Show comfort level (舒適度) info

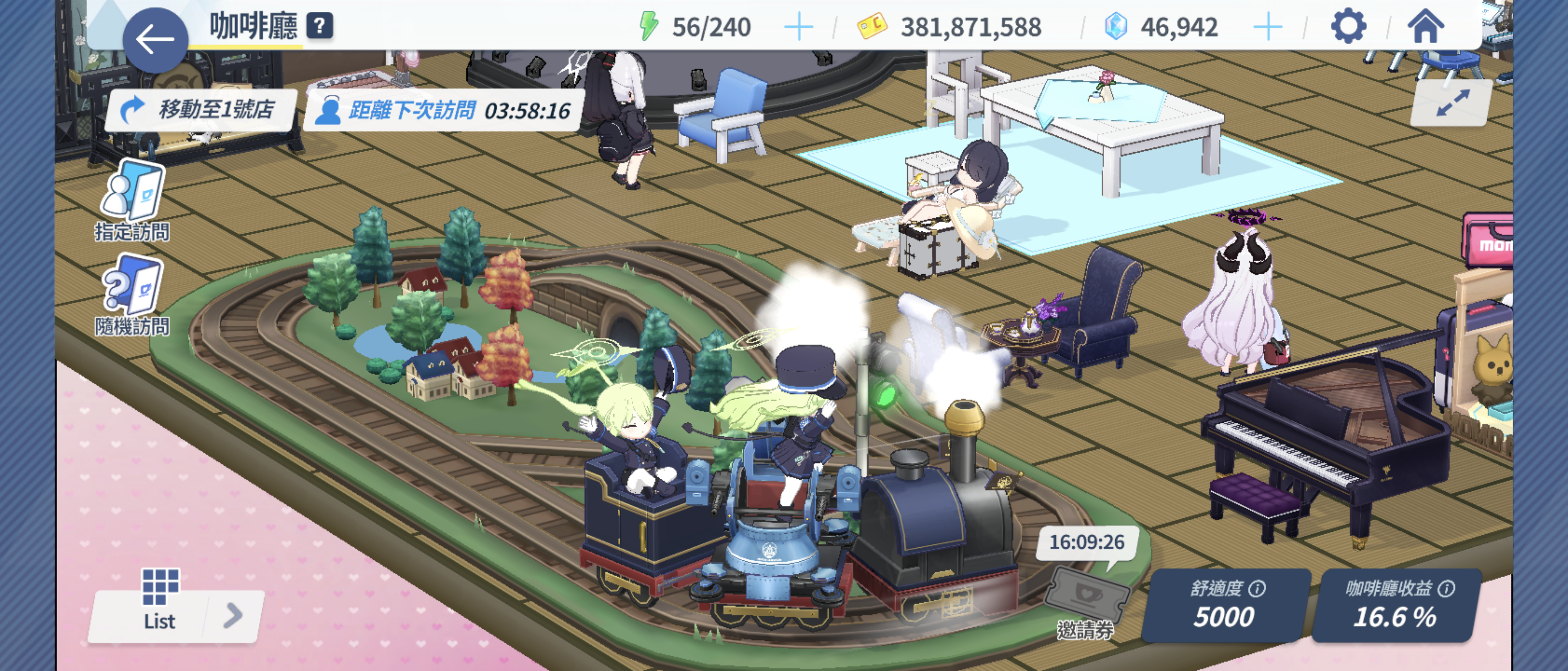(x=1257, y=588)
